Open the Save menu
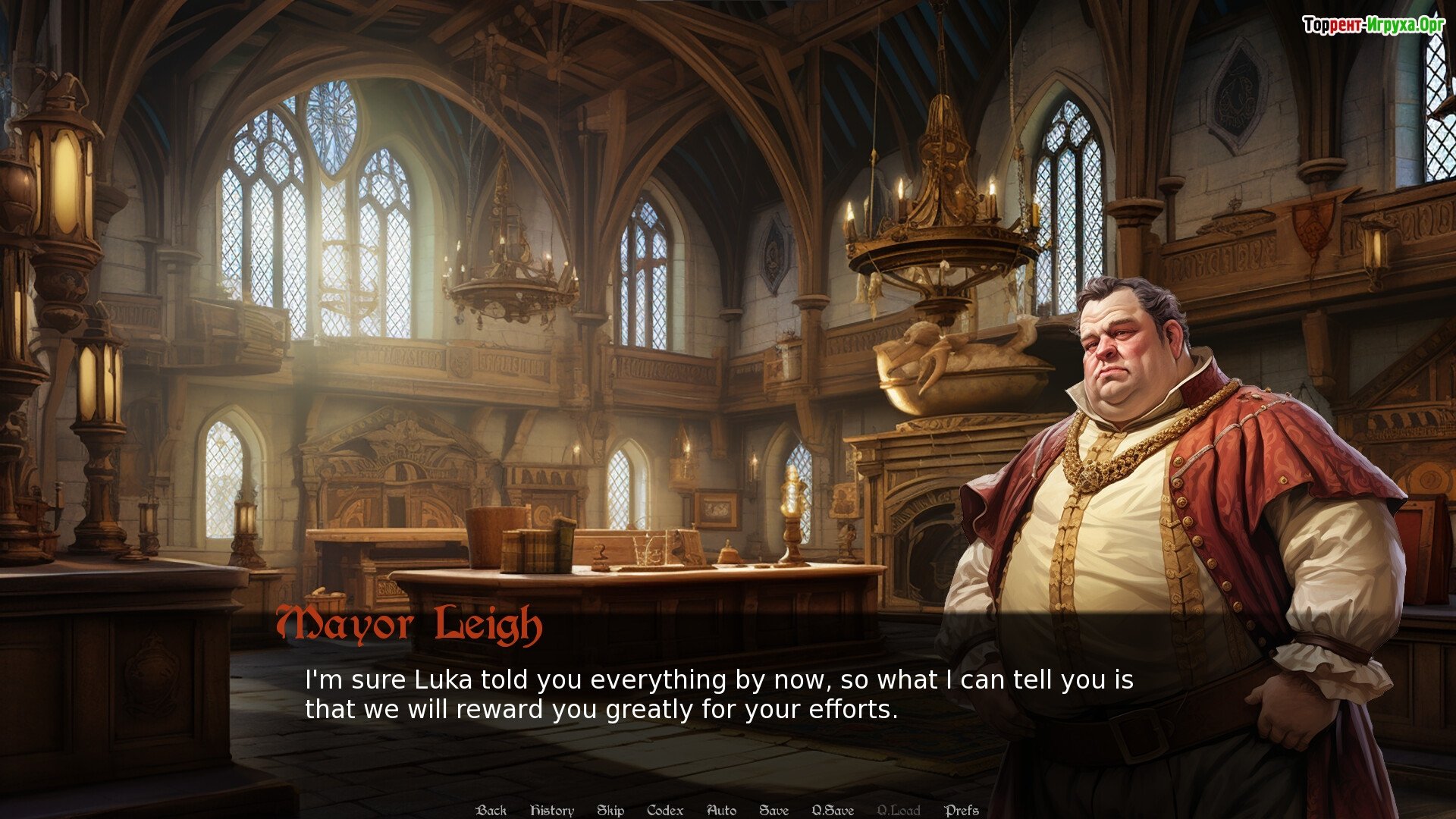Image resolution: width=1456 pixels, height=819 pixels. [774, 810]
